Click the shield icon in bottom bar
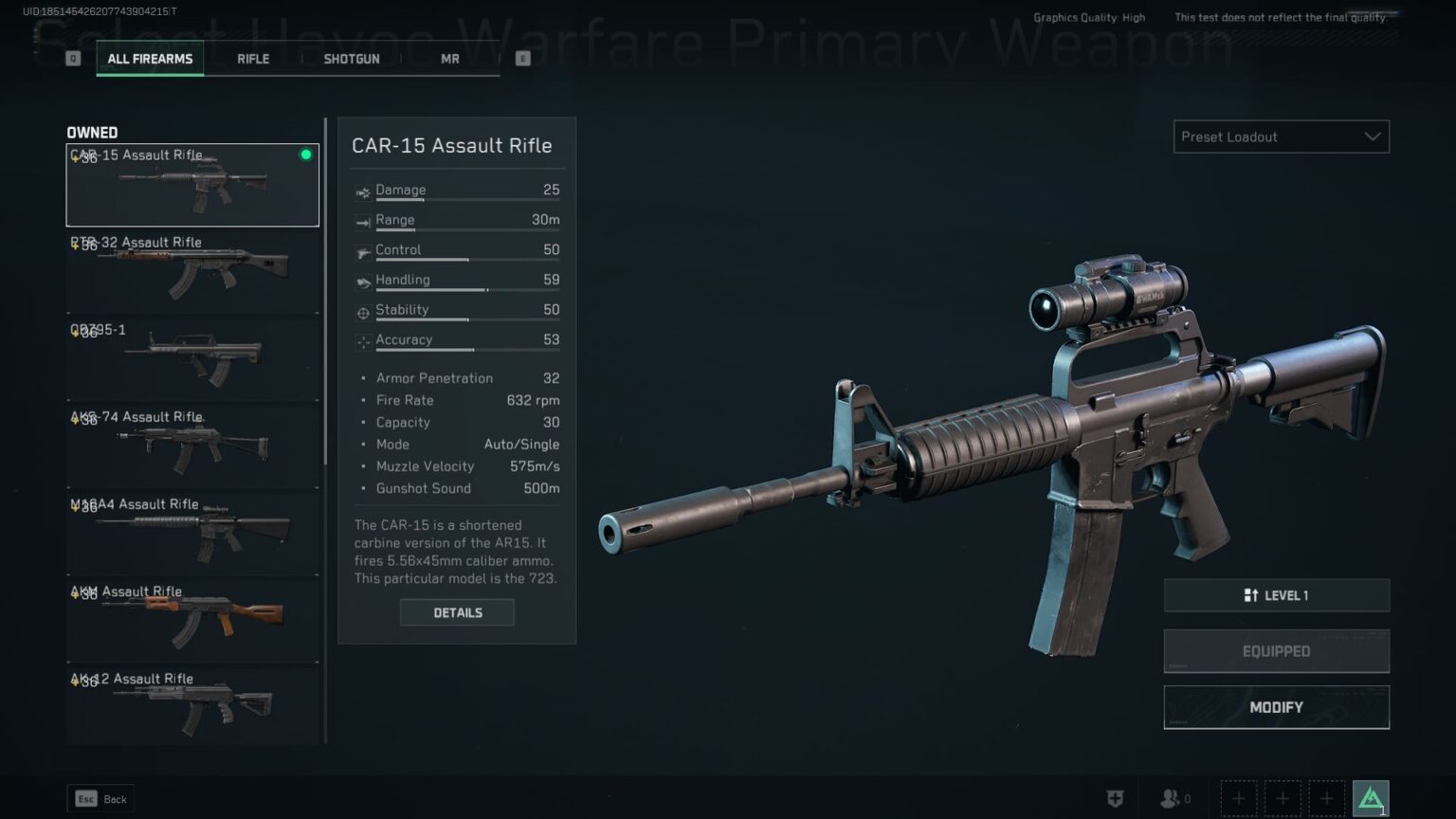The height and width of the screenshot is (819, 1456). [x=1116, y=799]
